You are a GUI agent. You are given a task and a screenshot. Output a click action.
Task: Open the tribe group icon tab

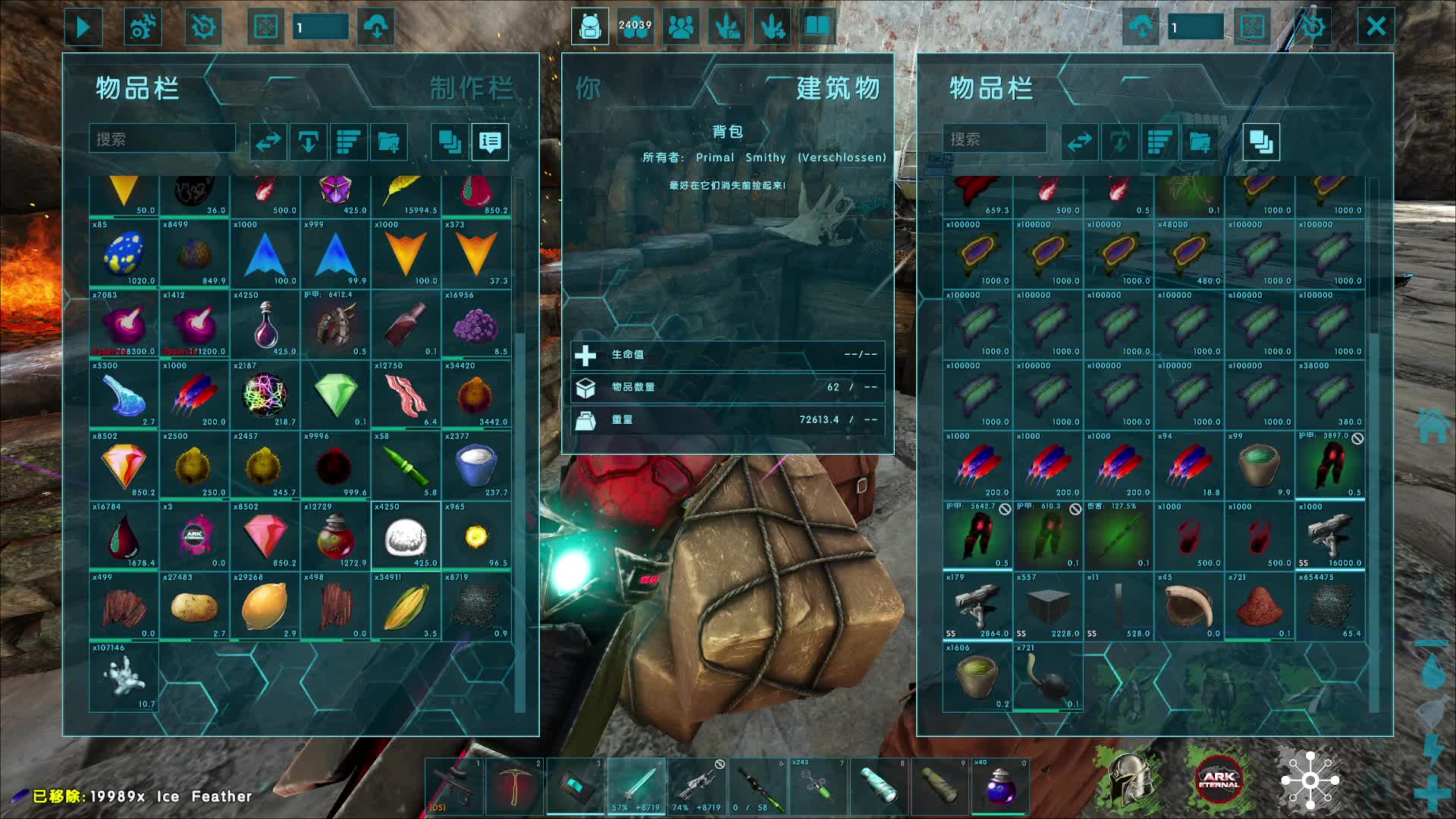pos(681,27)
